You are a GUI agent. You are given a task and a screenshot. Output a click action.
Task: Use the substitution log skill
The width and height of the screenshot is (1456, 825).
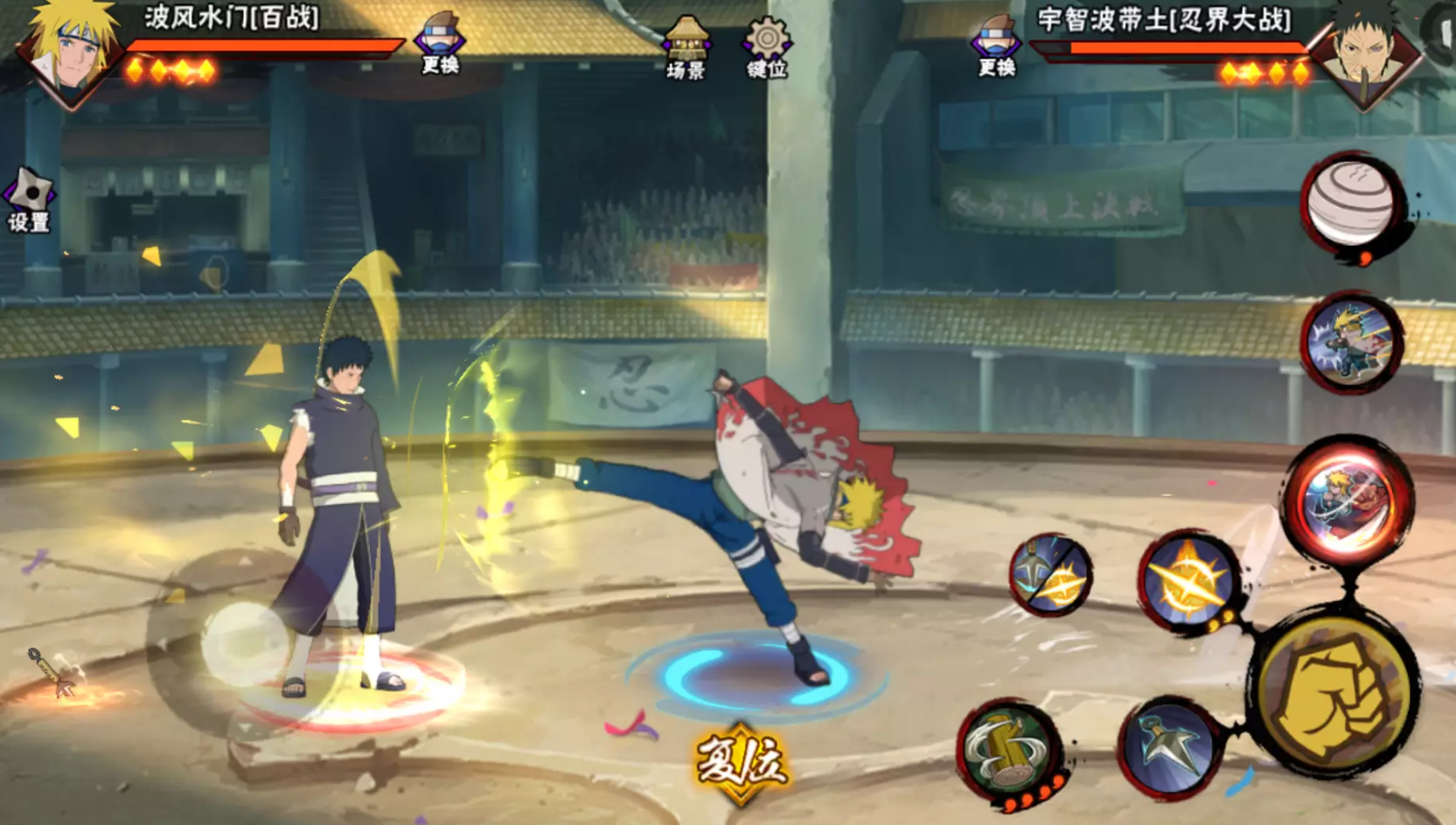(1010, 750)
